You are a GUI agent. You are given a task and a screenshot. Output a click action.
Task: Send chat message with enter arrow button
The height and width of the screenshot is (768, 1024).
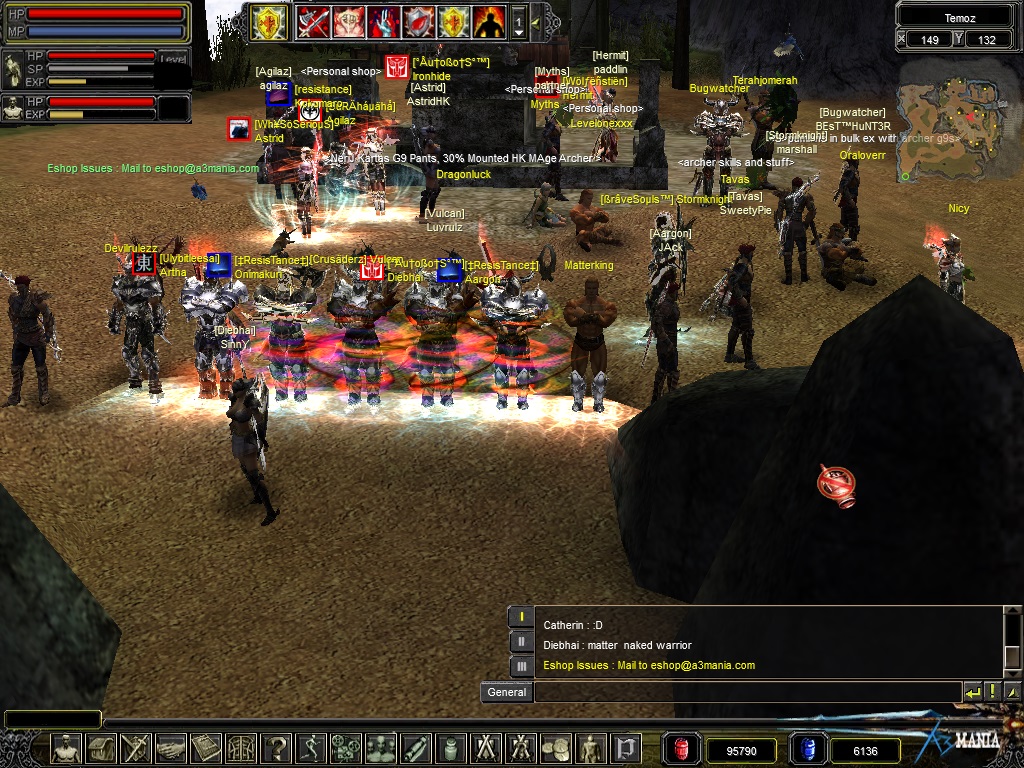pyautogui.click(x=972, y=691)
